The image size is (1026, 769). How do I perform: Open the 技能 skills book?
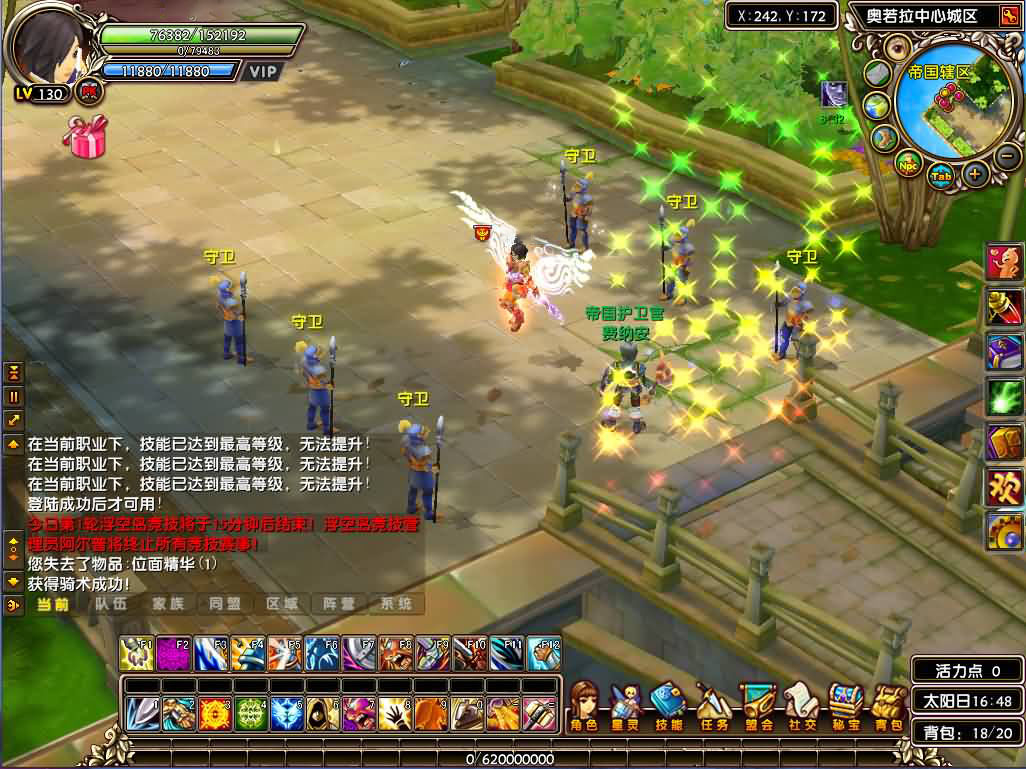point(667,704)
